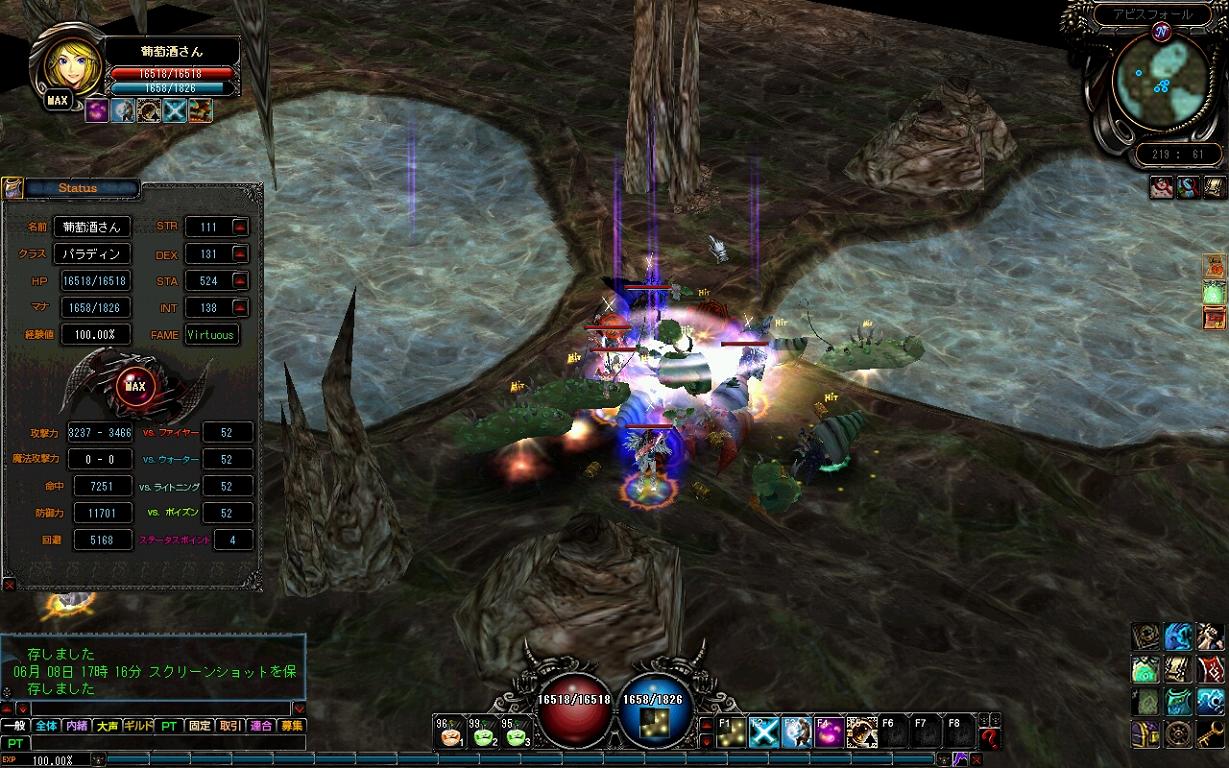This screenshot has width=1229, height=768.
Task: Select the crossed swords buff icon under portrait
Action: 175,110
